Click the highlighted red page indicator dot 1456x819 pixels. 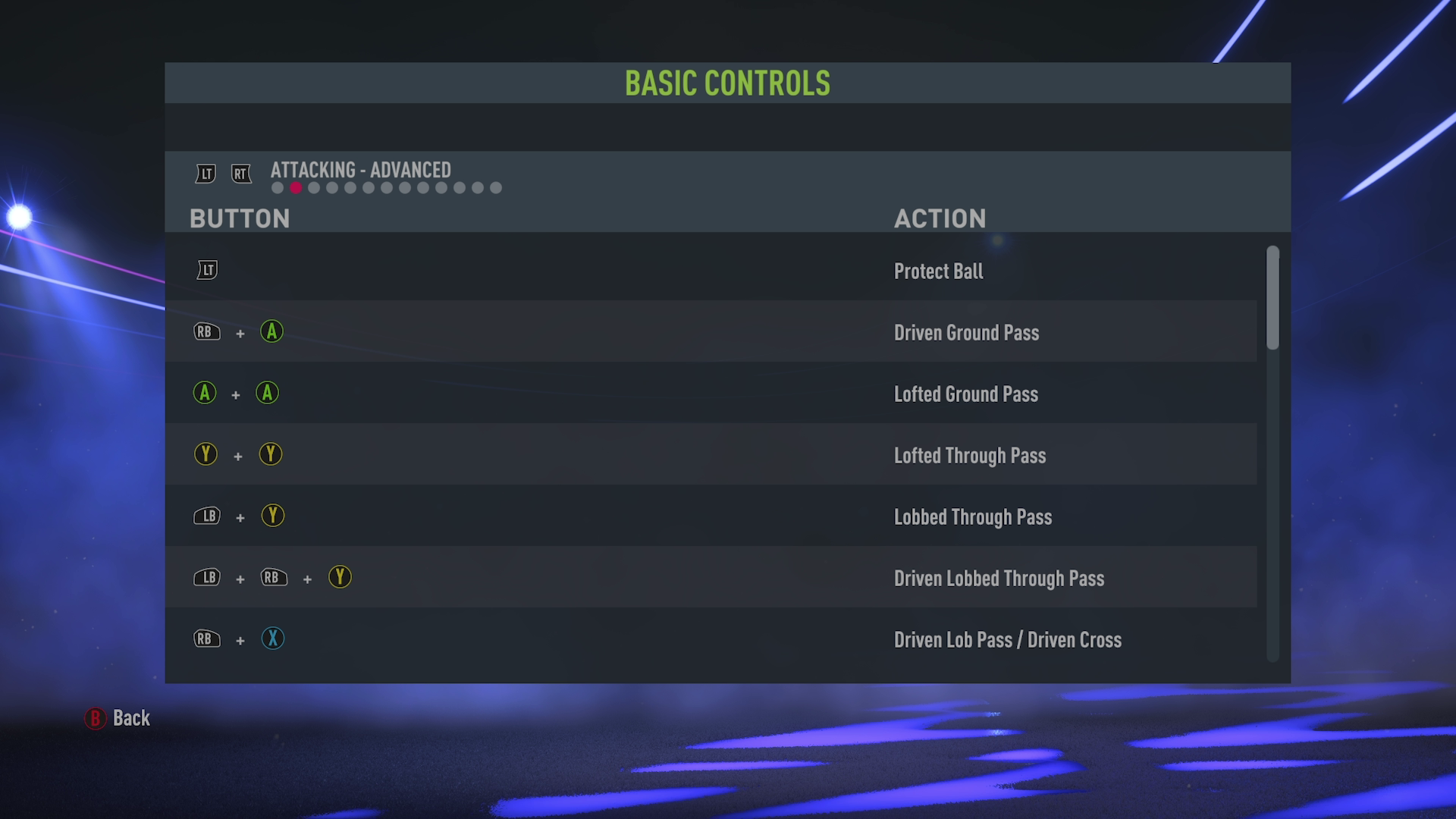295,187
